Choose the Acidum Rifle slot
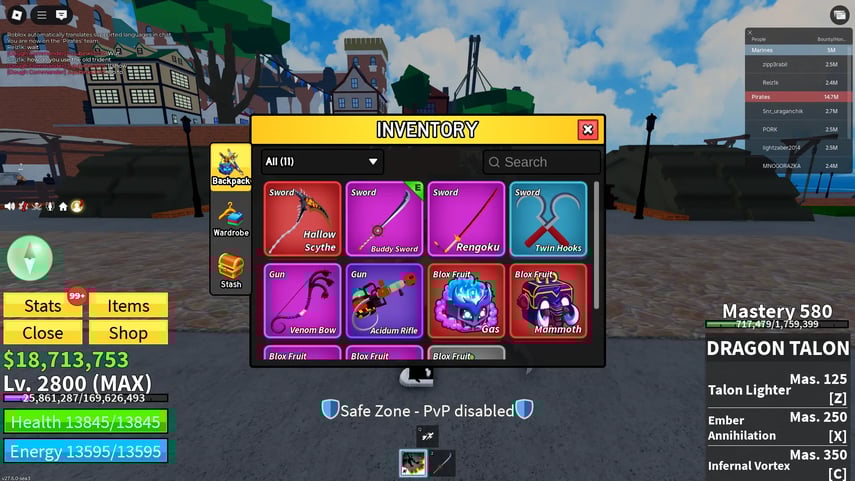This screenshot has height=481, width=855. (x=385, y=301)
